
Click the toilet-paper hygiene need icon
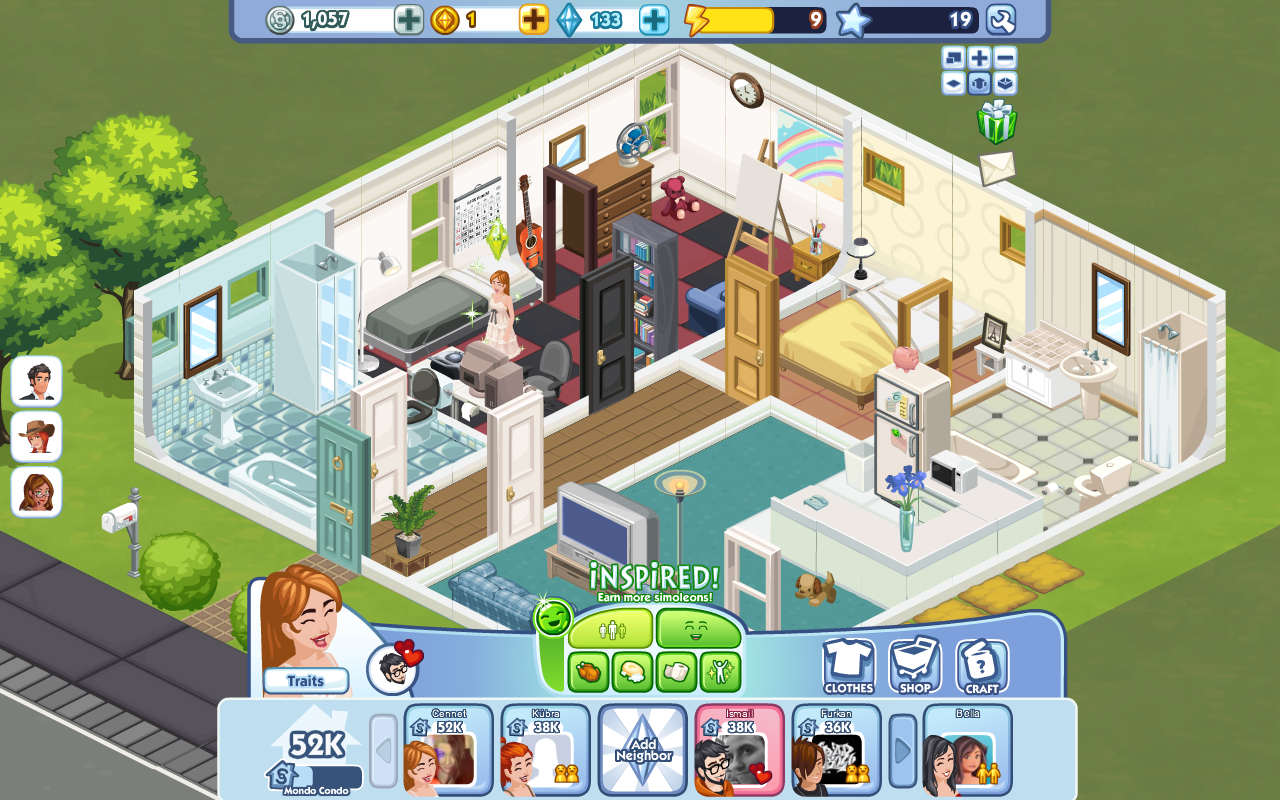point(675,670)
